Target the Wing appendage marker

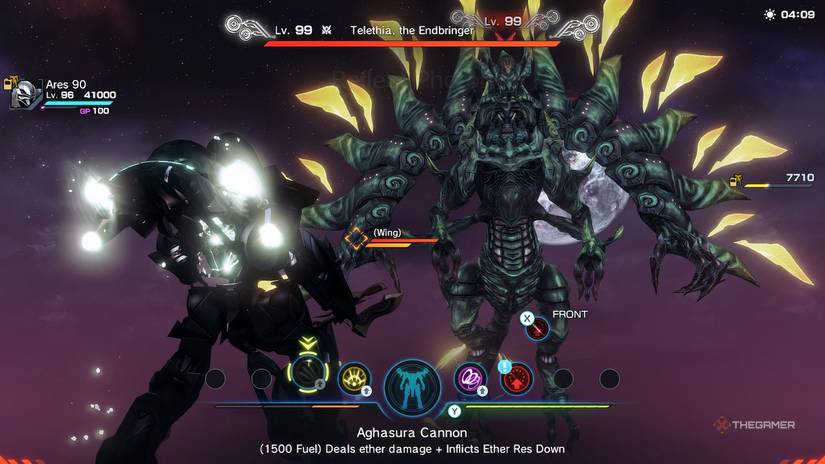pyautogui.click(x=357, y=239)
